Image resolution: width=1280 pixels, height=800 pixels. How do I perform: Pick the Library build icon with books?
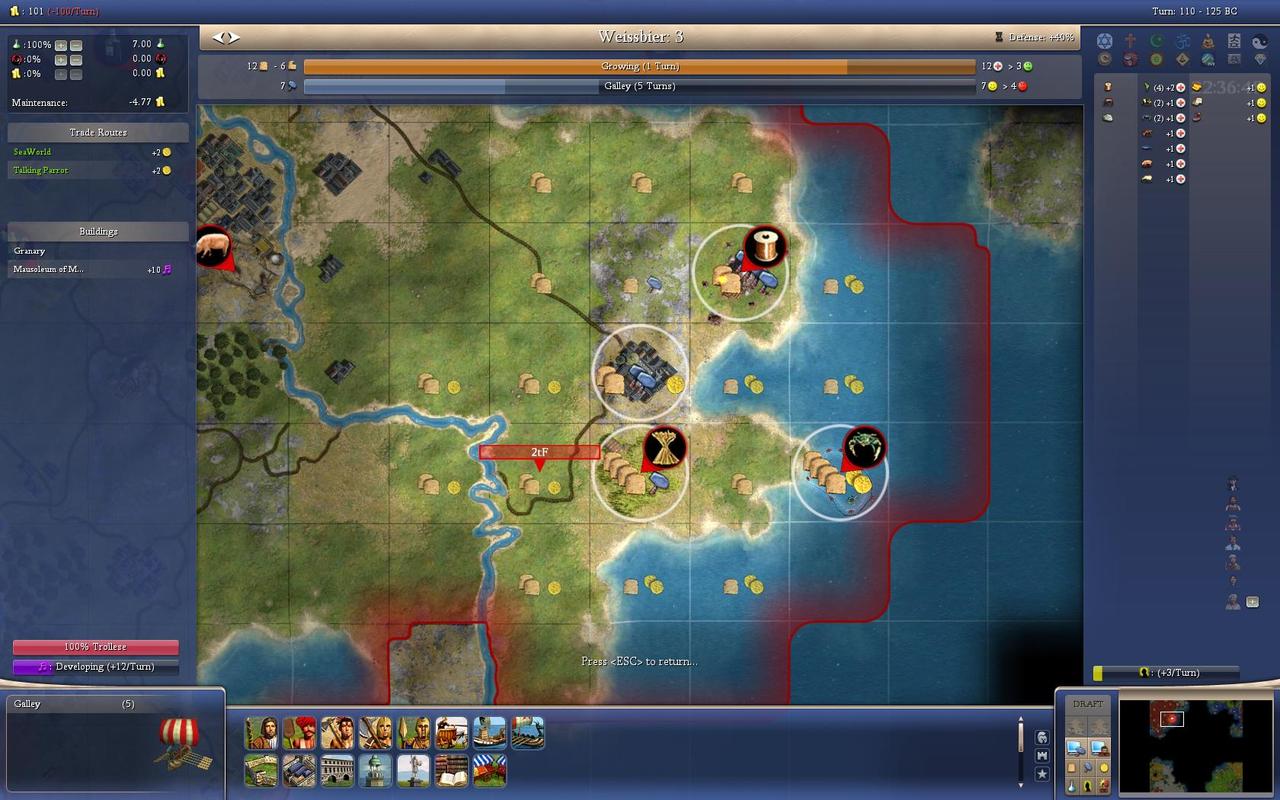point(451,771)
